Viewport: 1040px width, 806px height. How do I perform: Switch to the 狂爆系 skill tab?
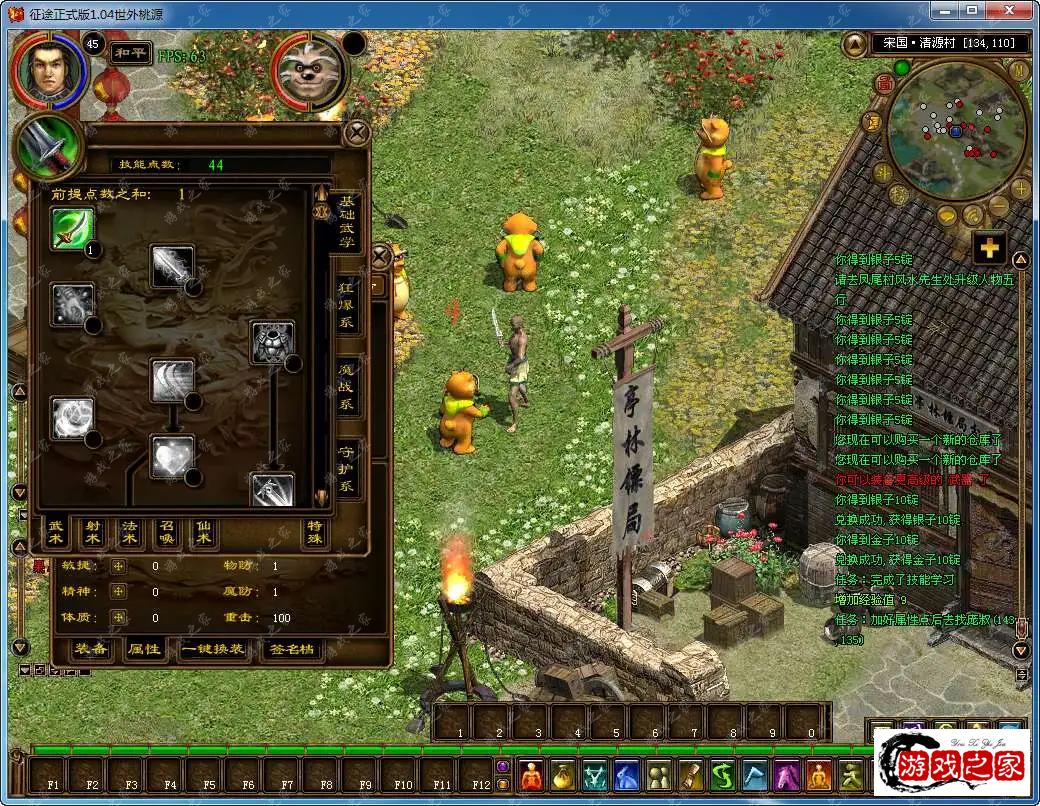(346, 305)
